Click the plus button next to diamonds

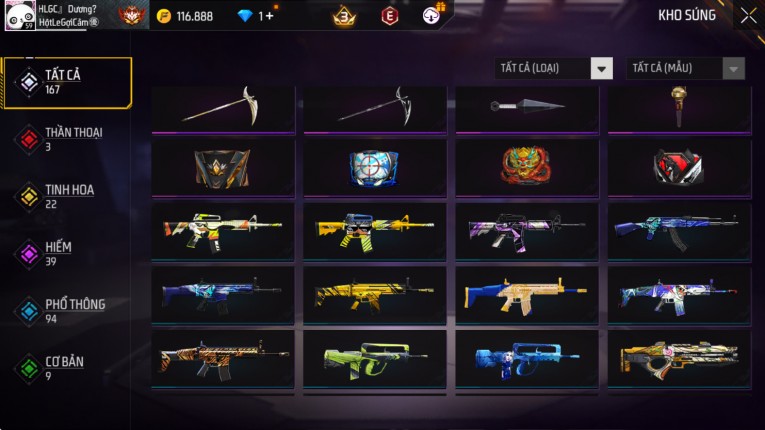[x=268, y=16]
